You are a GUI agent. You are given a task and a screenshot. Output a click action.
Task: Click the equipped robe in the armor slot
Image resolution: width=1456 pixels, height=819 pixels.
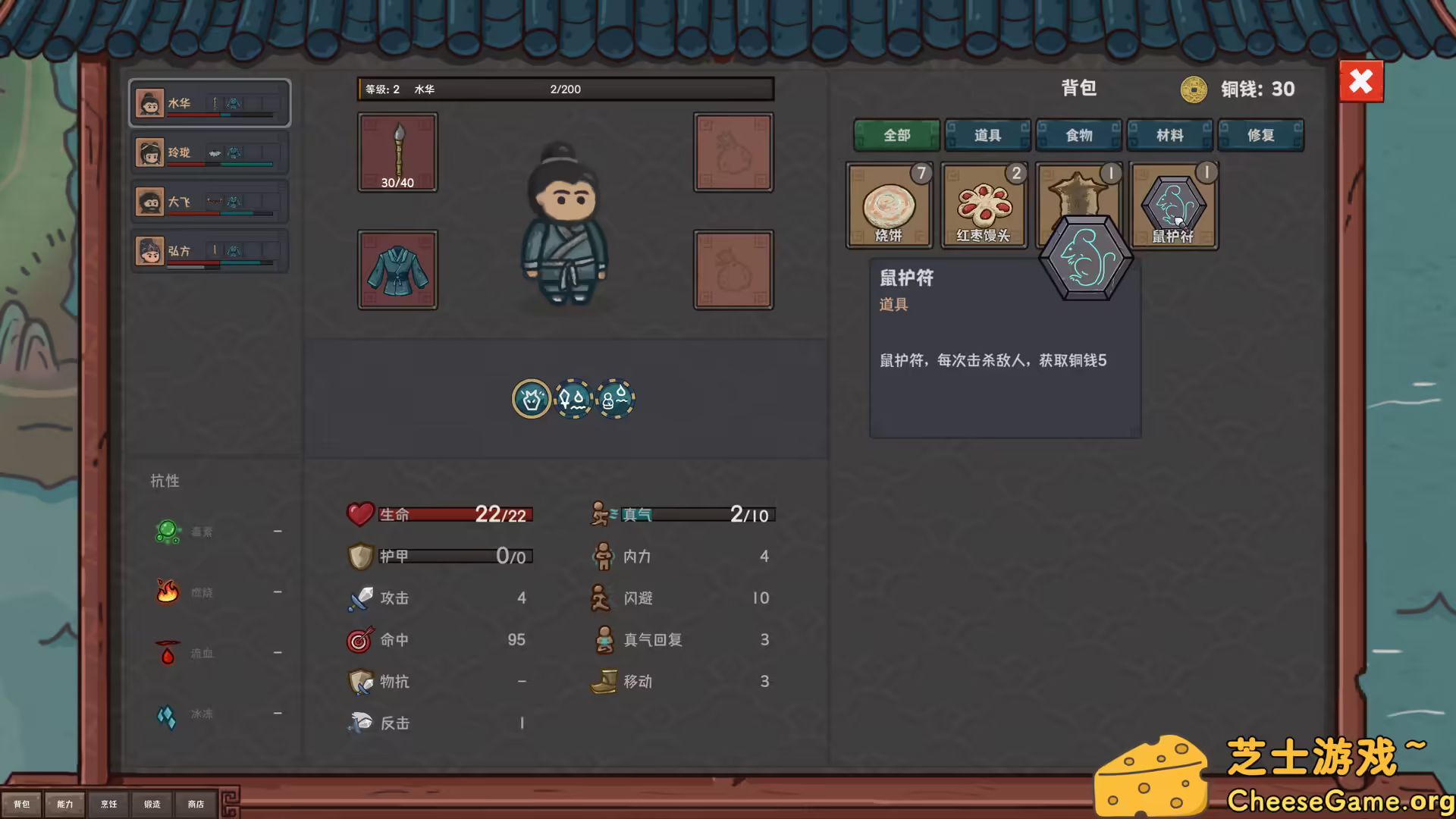tap(397, 269)
